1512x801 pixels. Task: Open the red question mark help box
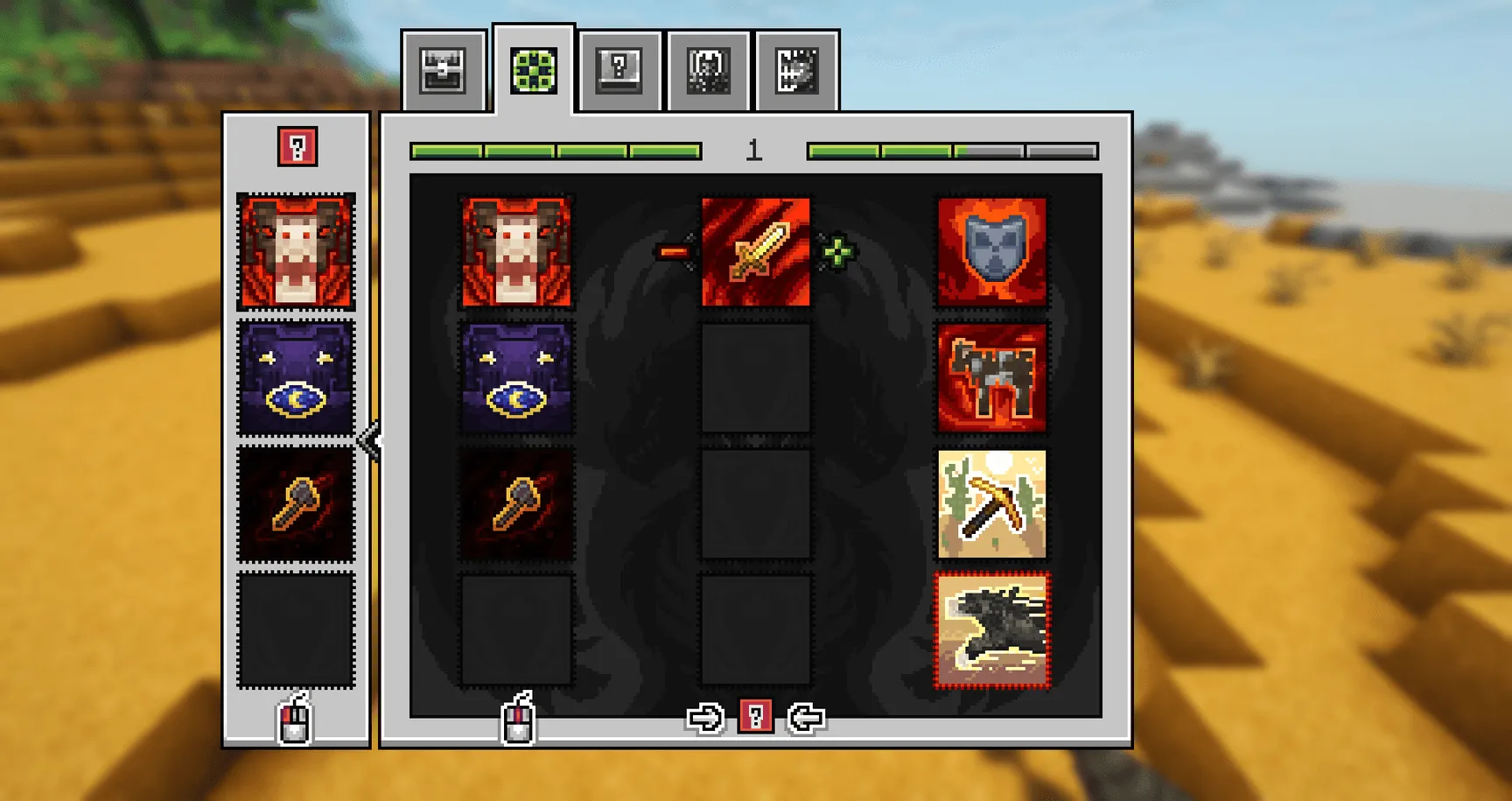[x=297, y=148]
